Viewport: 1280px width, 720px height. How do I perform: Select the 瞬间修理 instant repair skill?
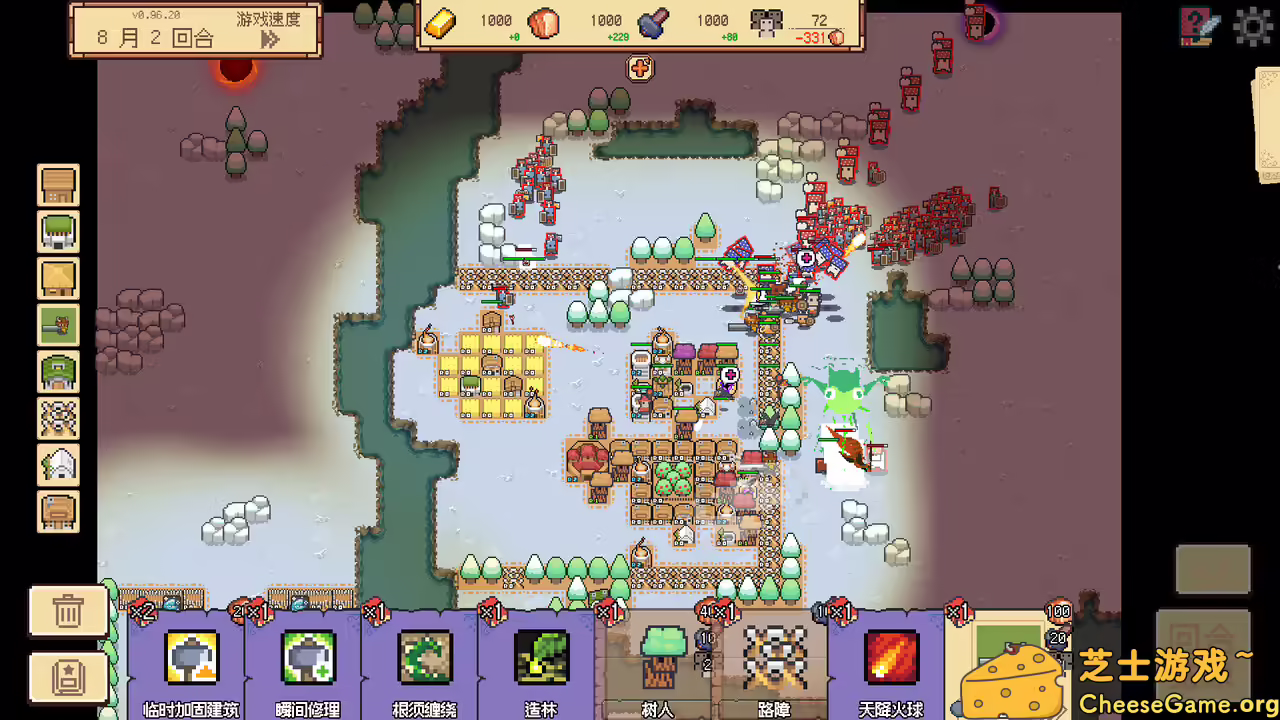pos(308,657)
